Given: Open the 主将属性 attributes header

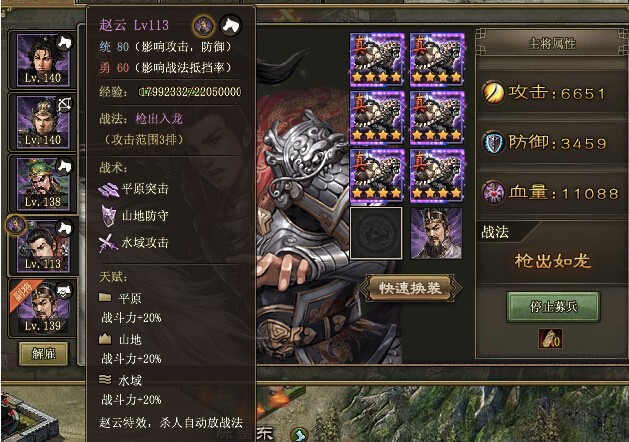Looking at the screenshot, I should click(x=551, y=44).
